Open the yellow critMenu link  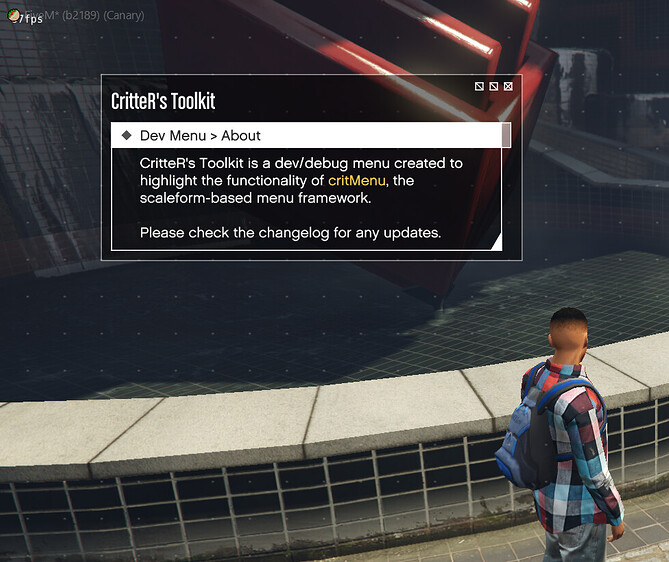click(357, 180)
